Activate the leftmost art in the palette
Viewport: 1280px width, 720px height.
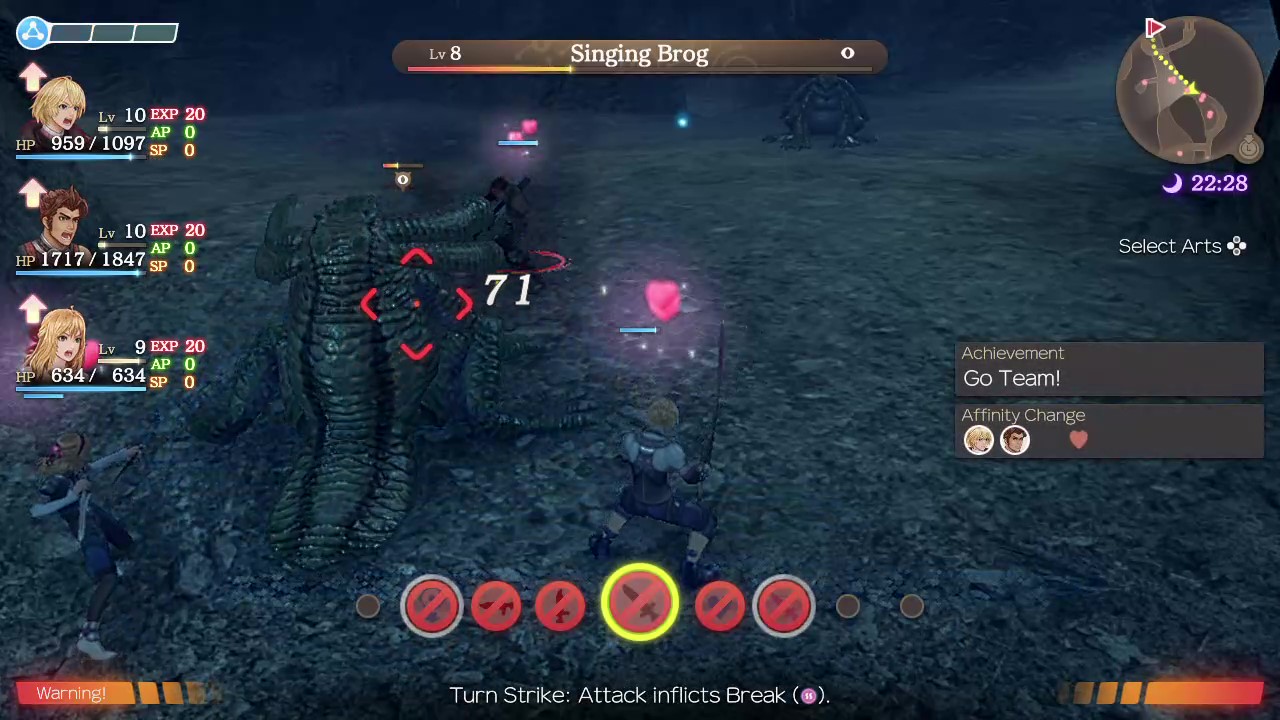click(x=432, y=604)
